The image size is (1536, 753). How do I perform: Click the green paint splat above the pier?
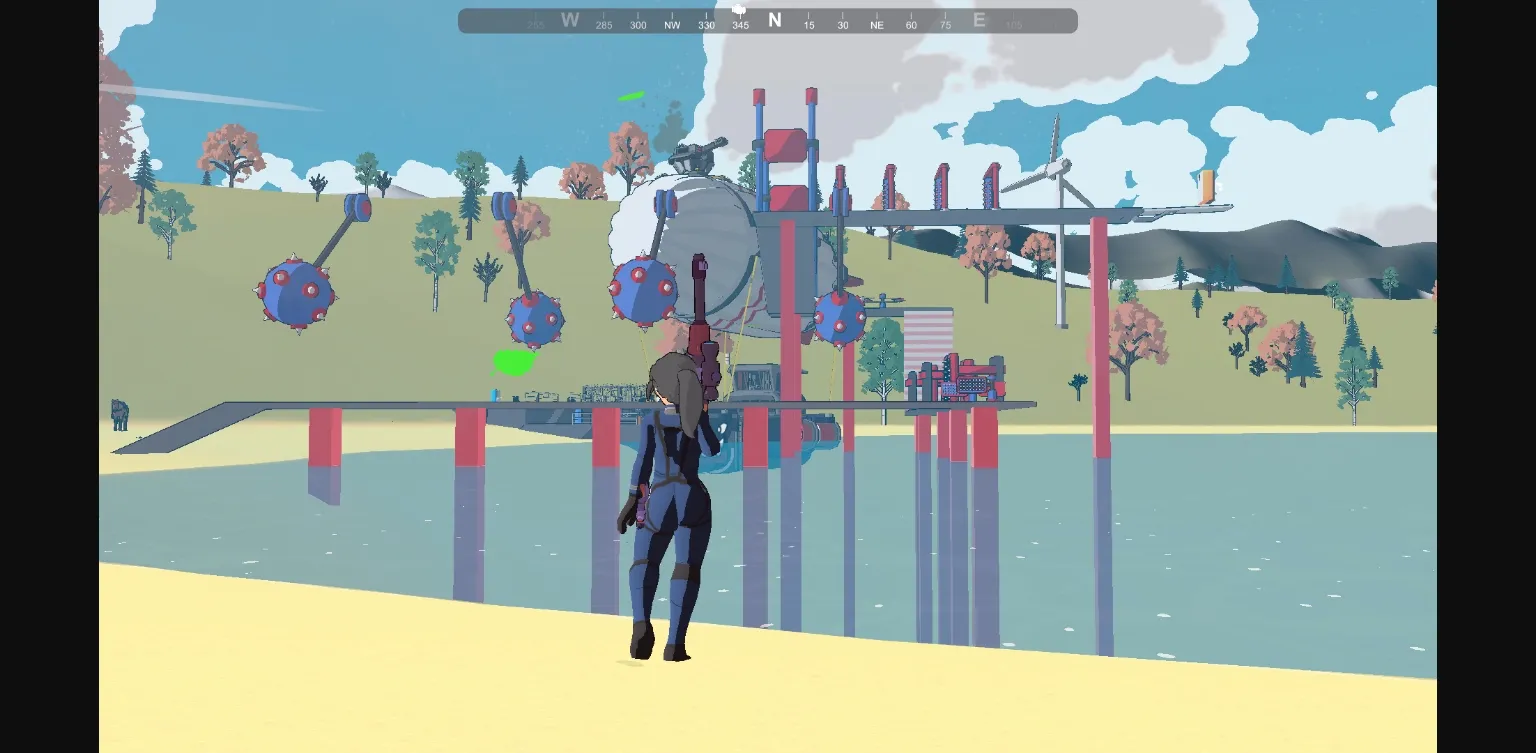pyautogui.click(x=514, y=364)
